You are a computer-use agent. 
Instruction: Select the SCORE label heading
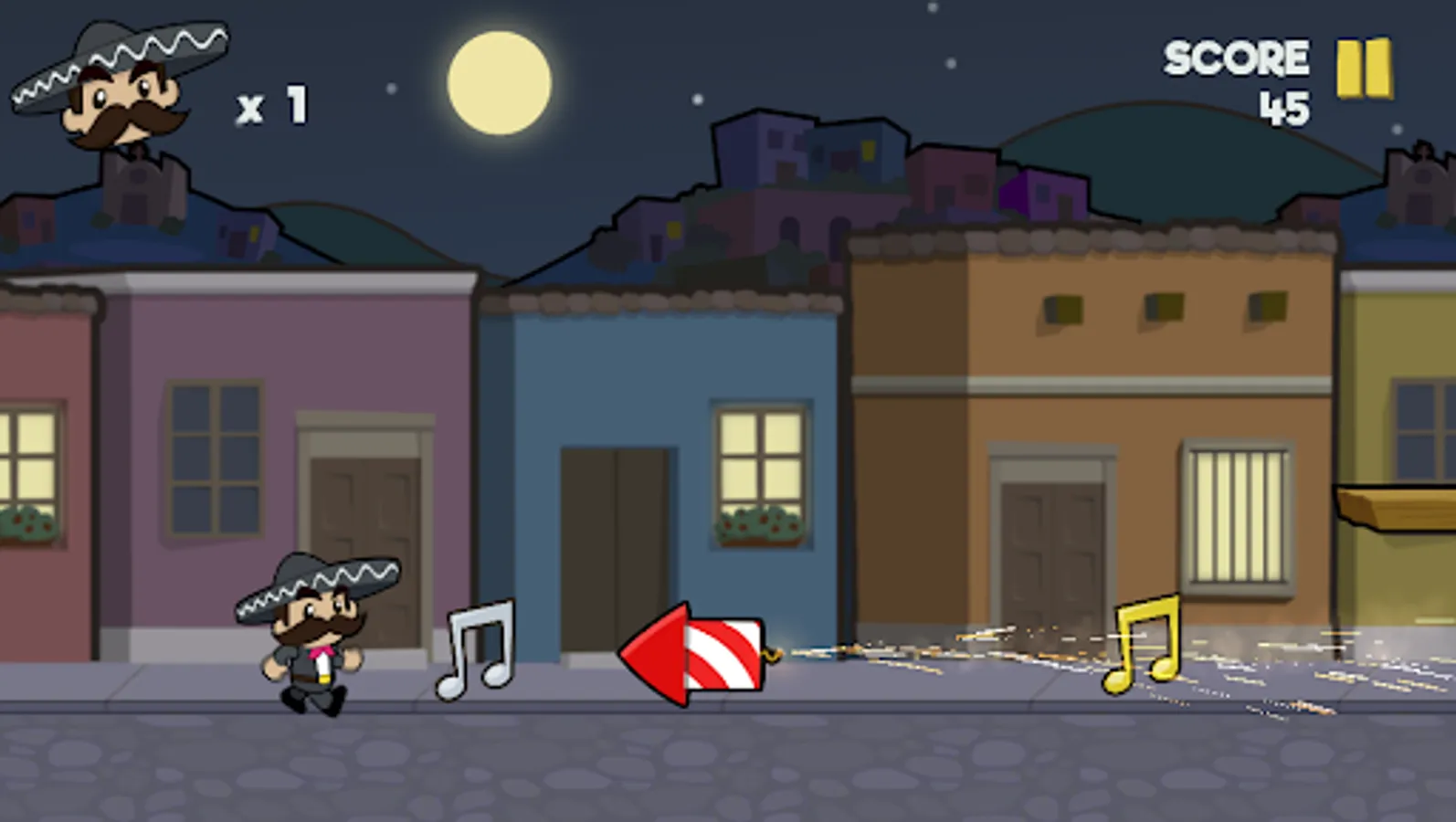point(1235,57)
